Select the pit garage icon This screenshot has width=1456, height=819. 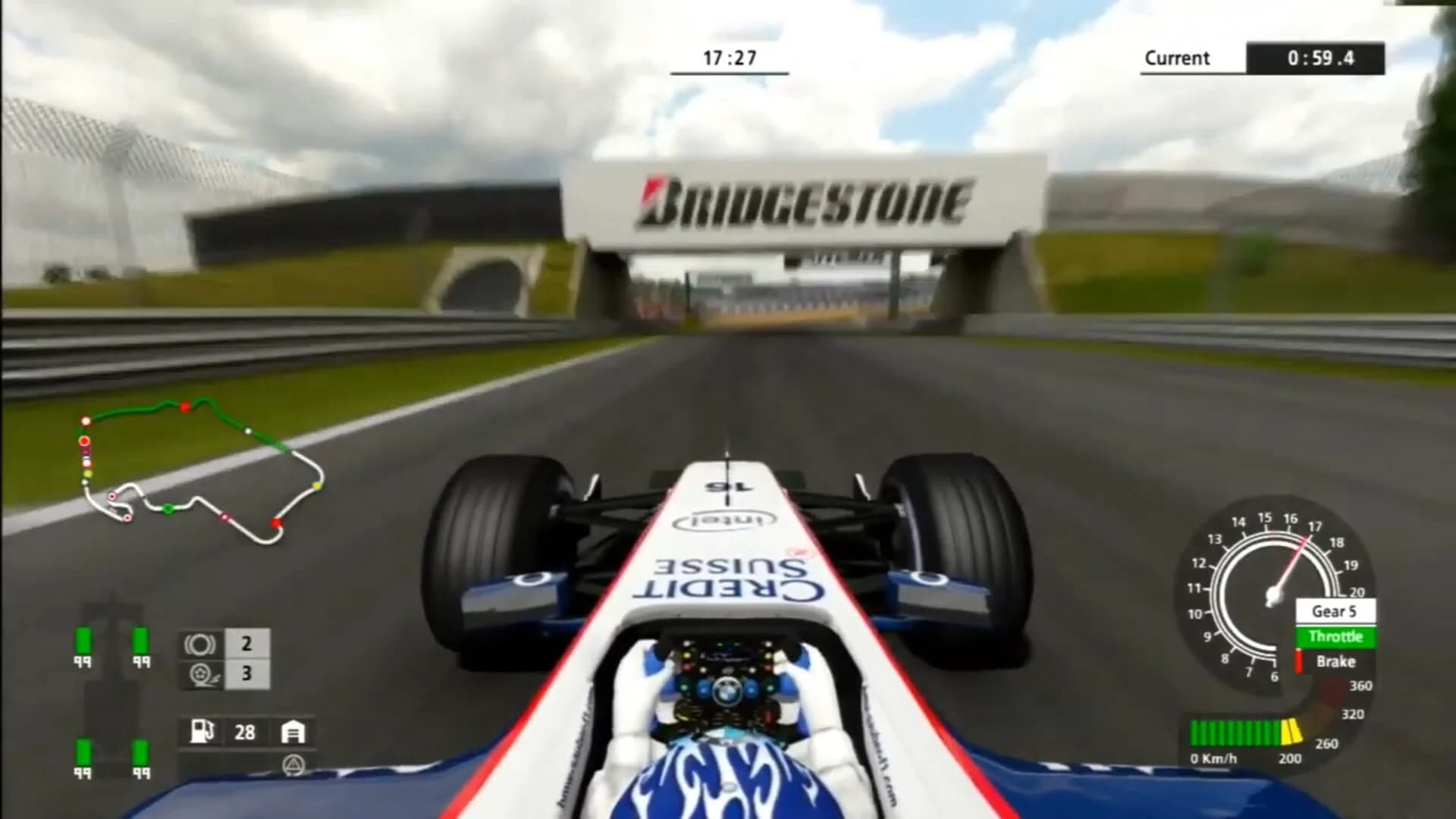click(x=293, y=732)
